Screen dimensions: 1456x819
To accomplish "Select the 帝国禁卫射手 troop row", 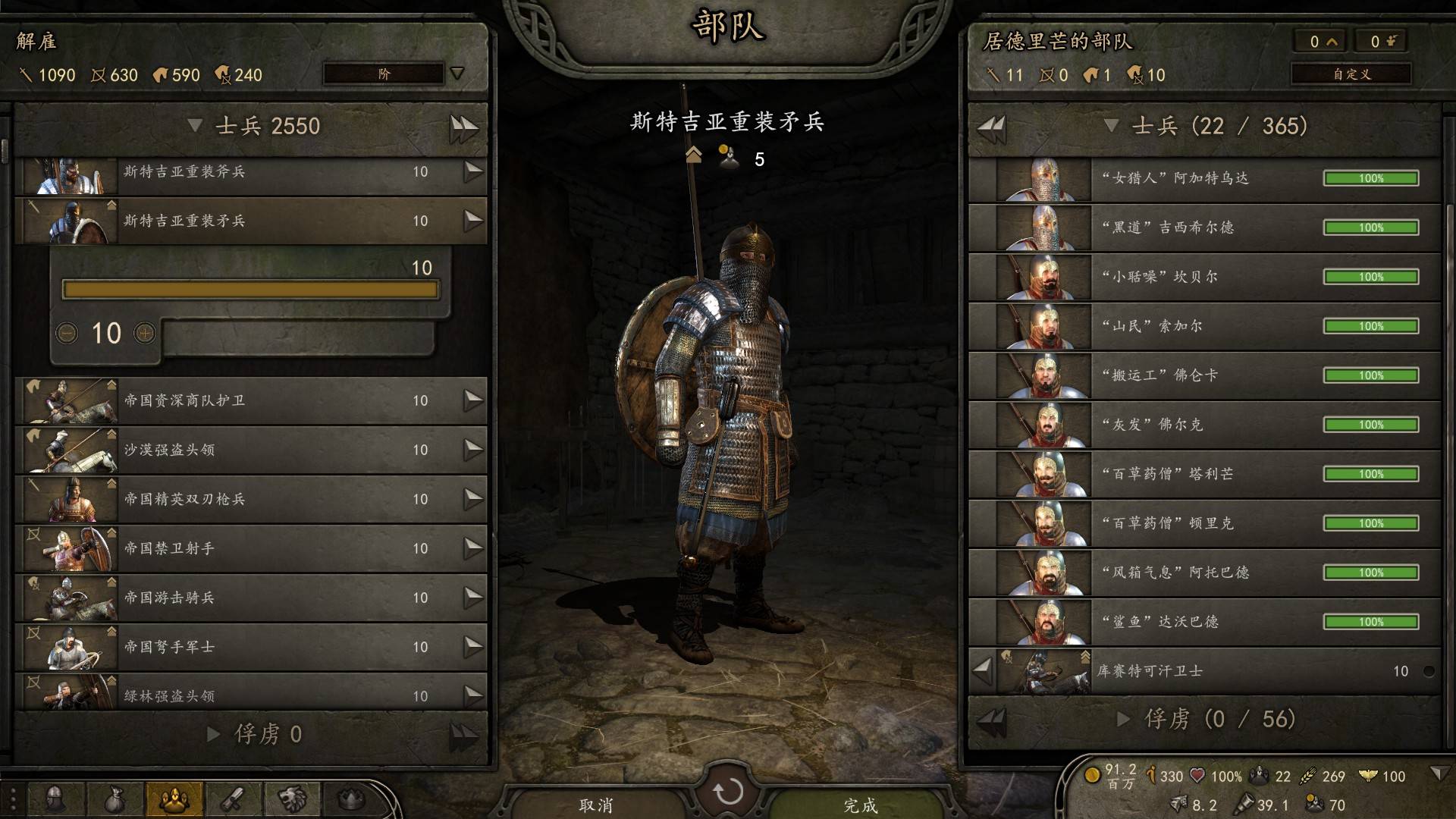I will click(x=250, y=548).
